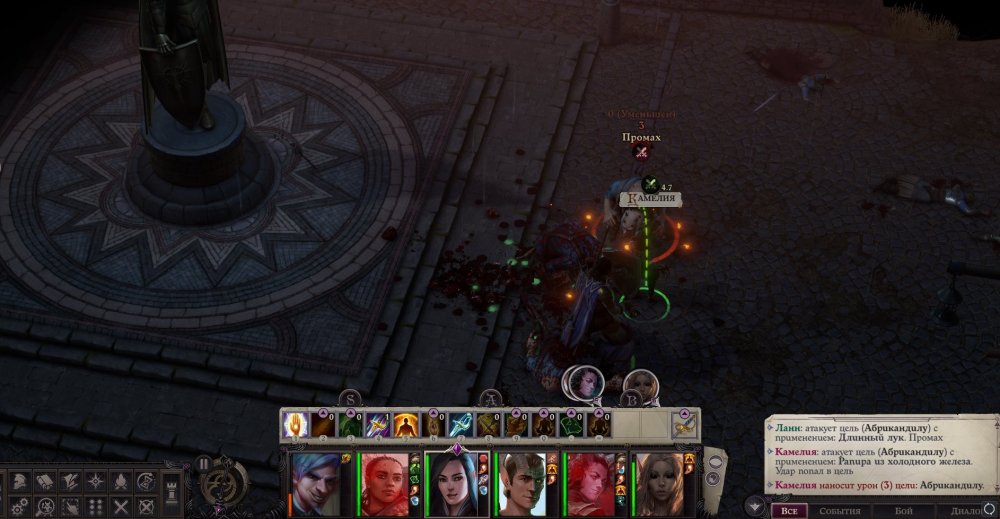
Task: Open the weapon set slot with rapier
Action: (684, 424)
